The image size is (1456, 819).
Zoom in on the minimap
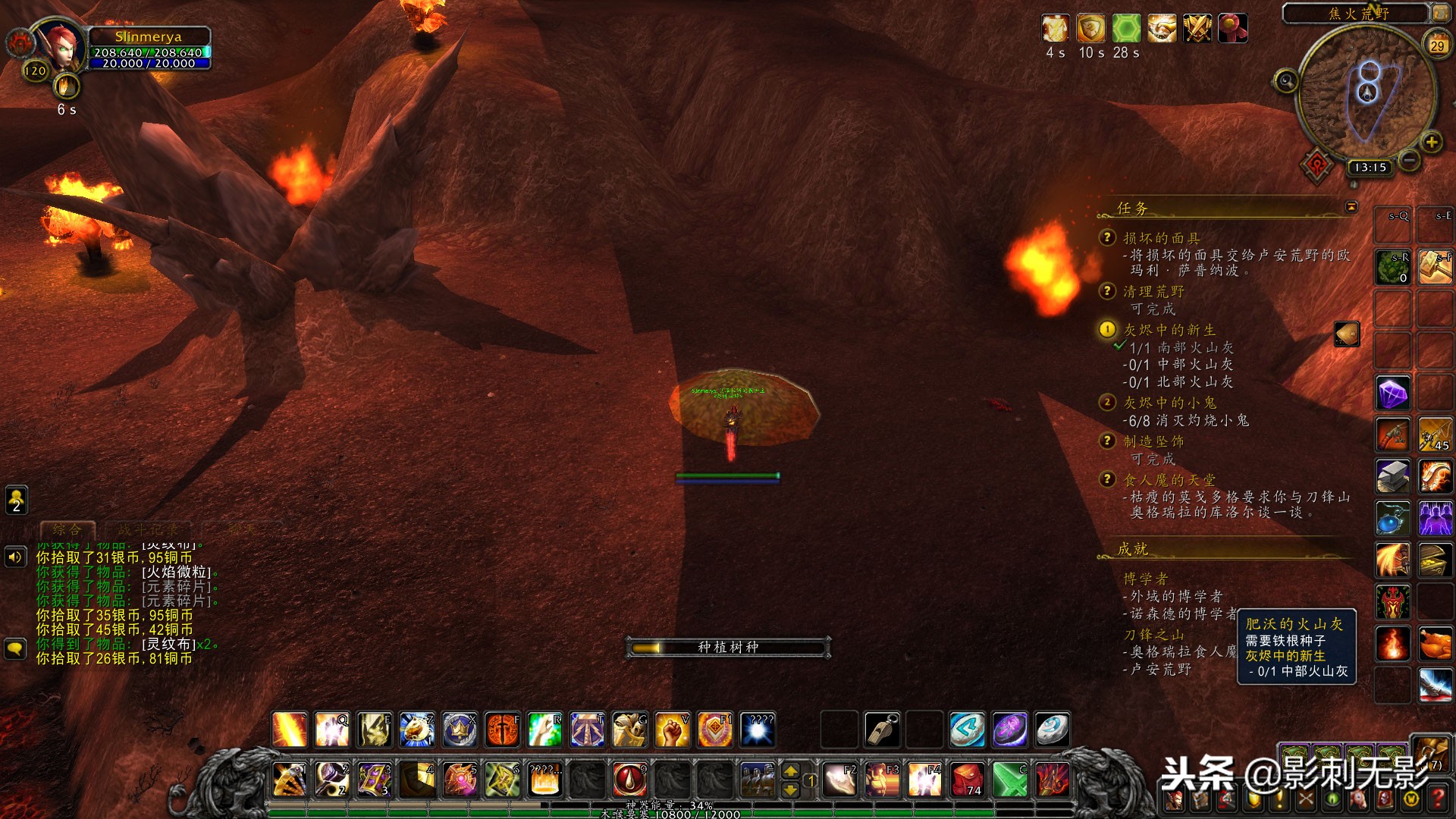[1431, 143]
